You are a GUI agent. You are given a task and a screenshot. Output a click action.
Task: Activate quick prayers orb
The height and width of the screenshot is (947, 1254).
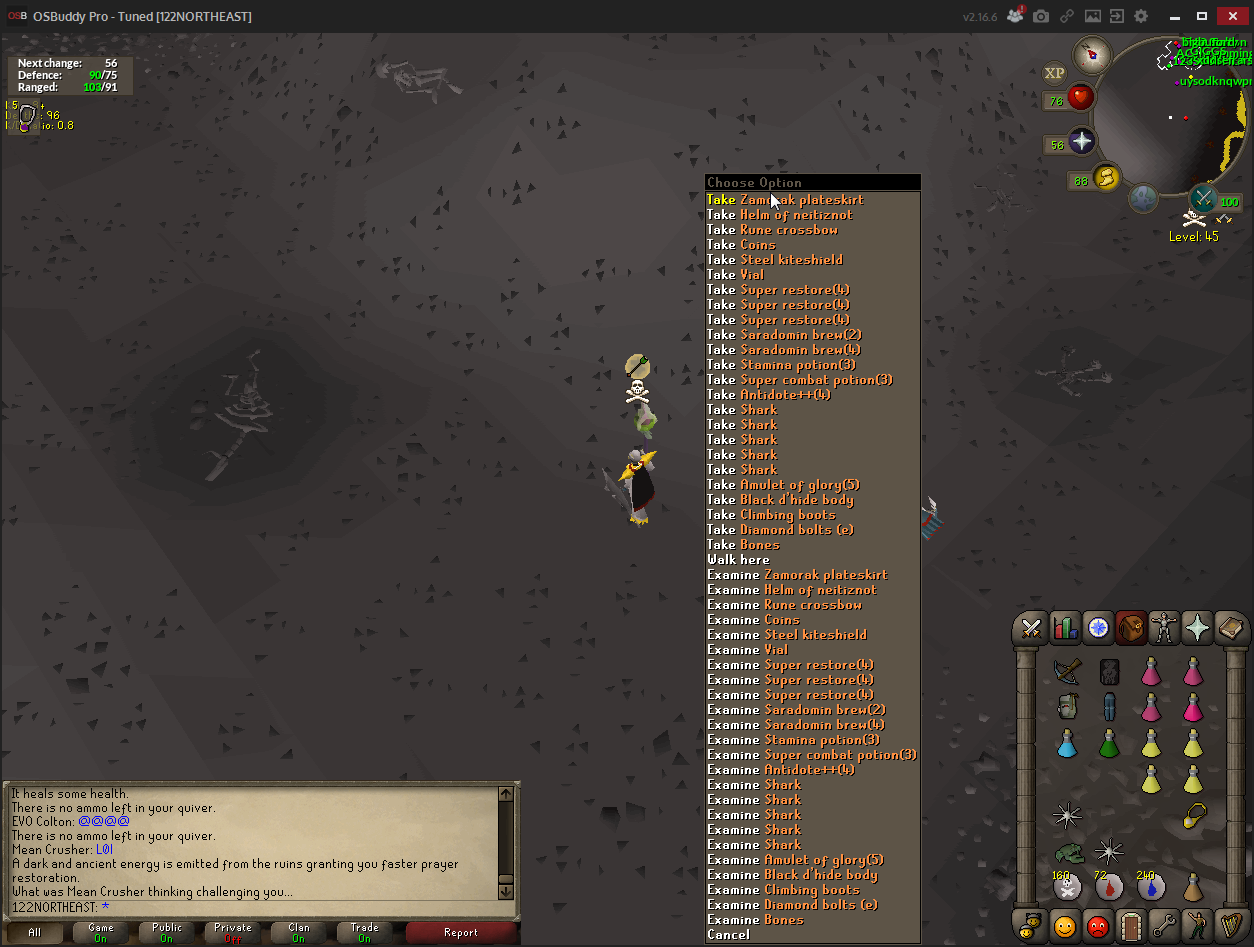[x=1082, y=141]
